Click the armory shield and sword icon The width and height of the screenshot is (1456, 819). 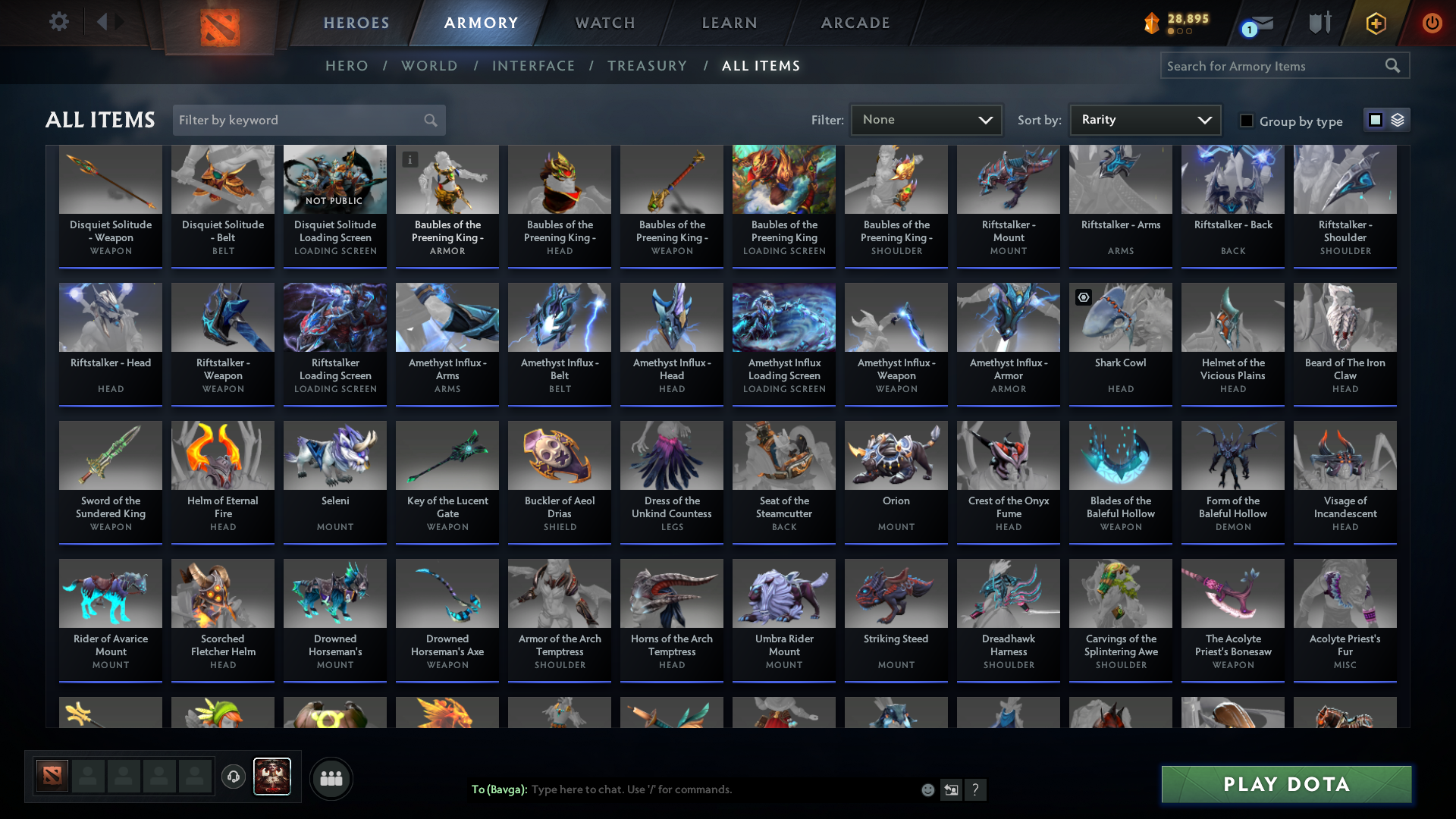(1319, 23)
